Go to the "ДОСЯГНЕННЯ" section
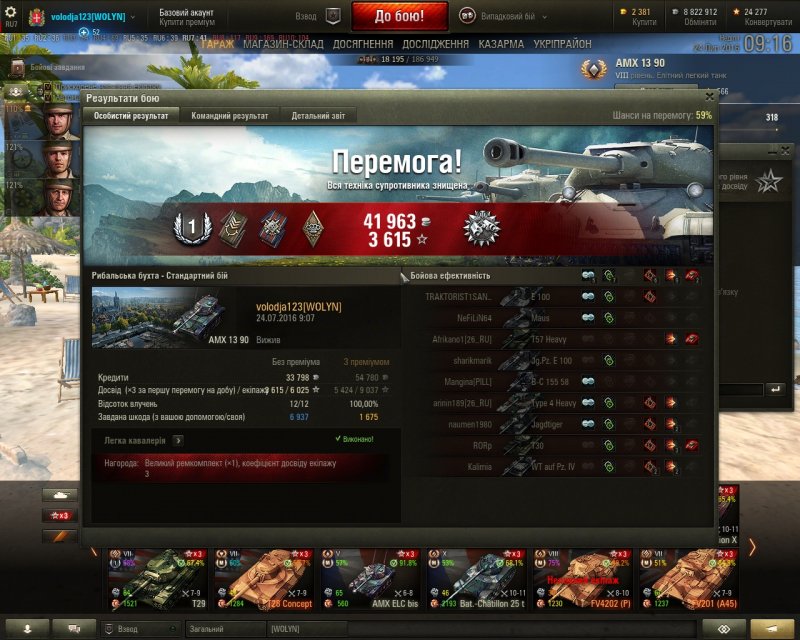800x640 pixels. tap(363, 44)
